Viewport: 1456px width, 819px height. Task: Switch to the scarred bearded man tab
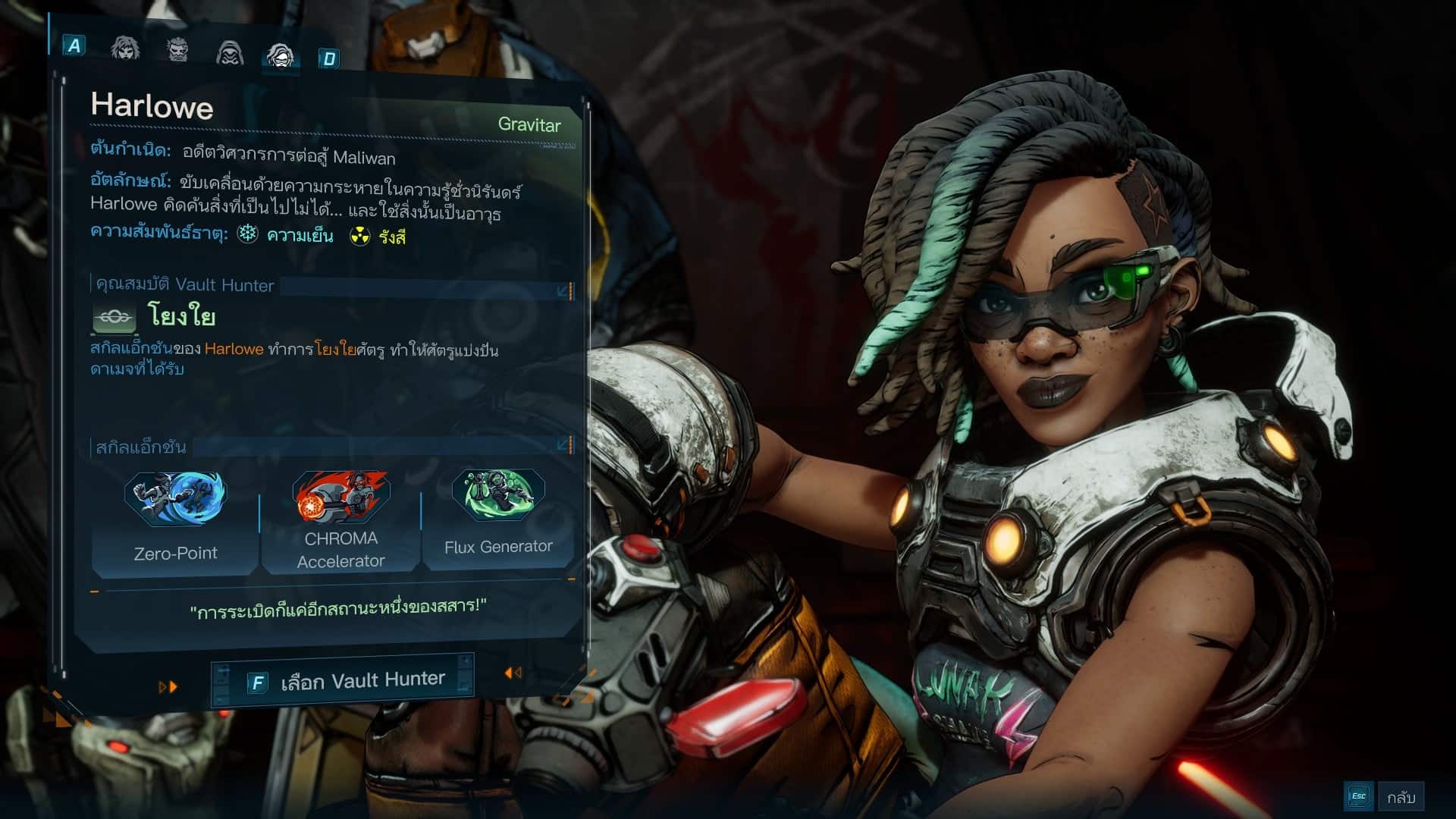click(177, 50)
